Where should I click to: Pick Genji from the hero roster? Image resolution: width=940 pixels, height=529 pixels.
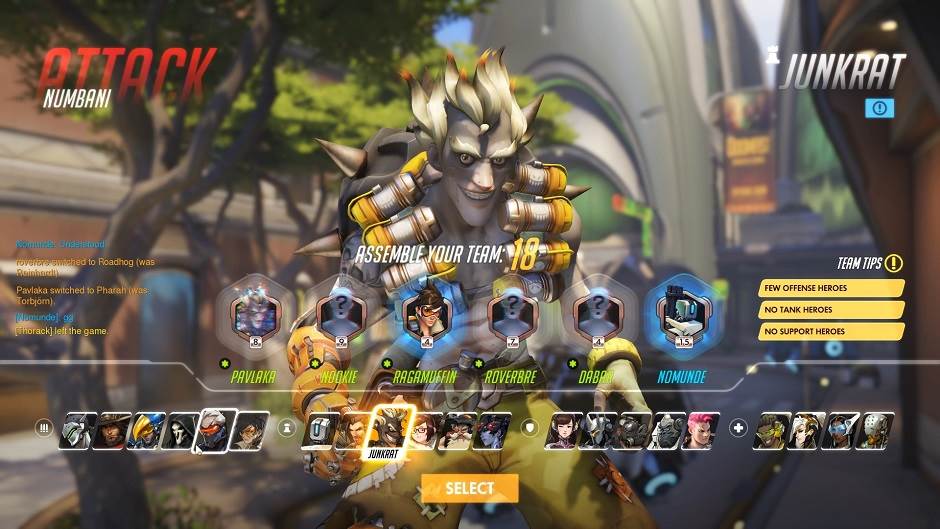point(75,430)
